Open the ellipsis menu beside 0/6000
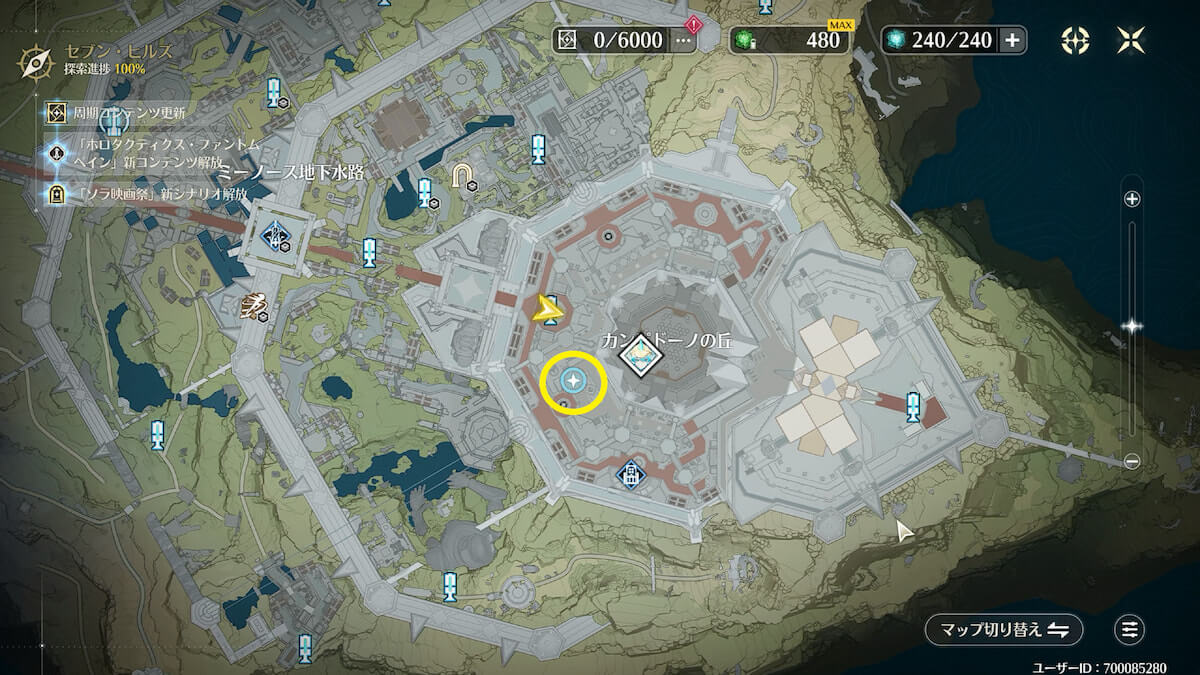The width and height of the screenshot is (1200, 675). tap(684, 40)
